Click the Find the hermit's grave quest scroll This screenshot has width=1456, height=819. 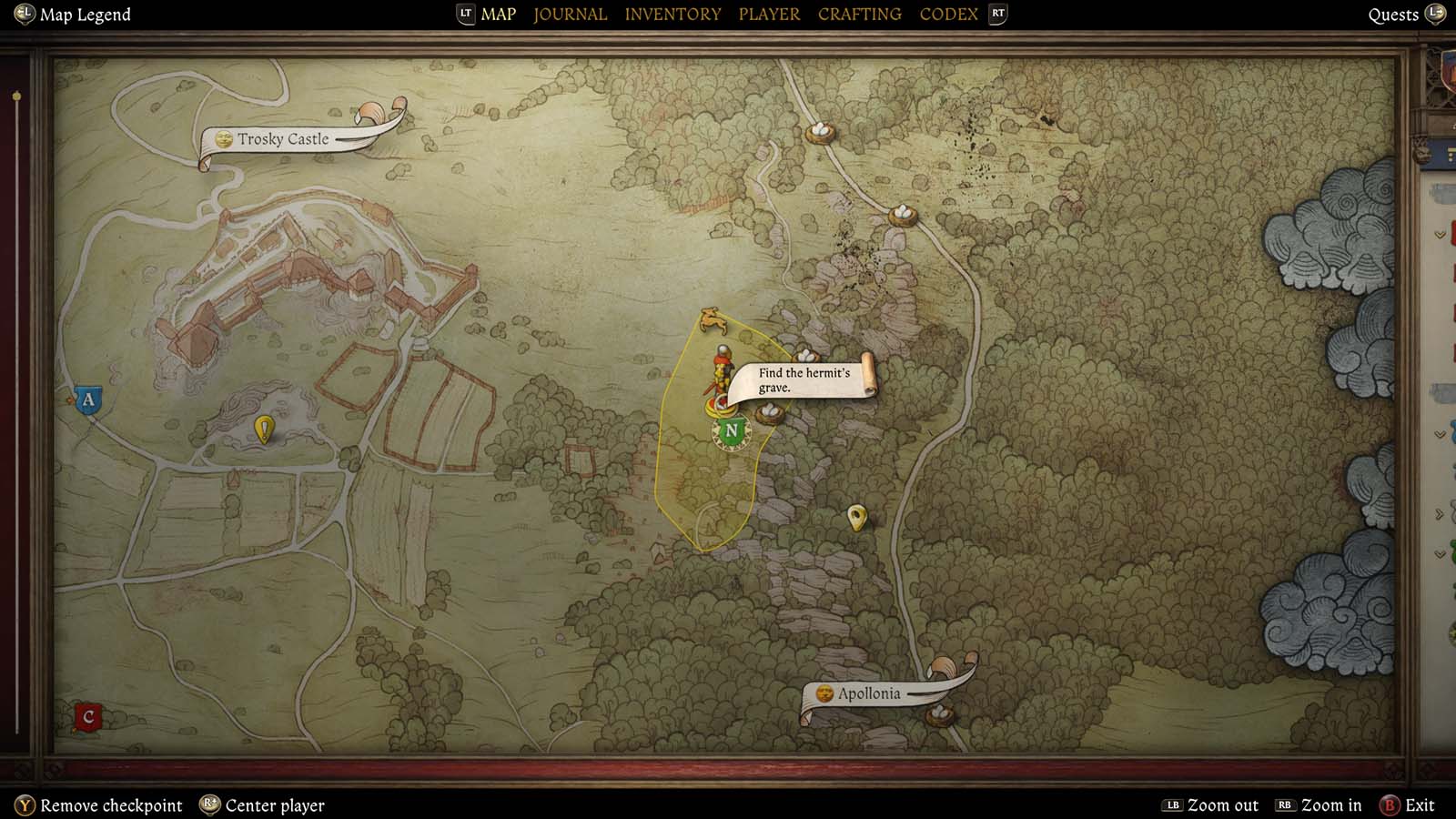click(x=804, y=380)
